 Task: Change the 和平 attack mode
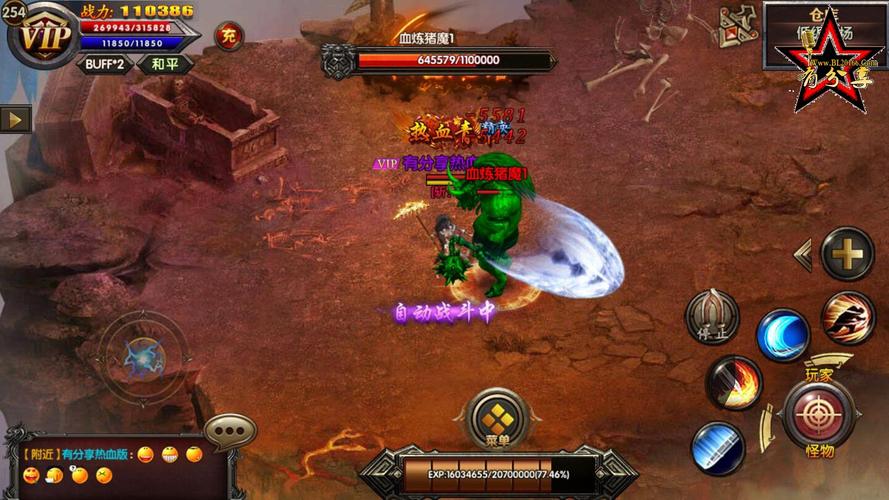click(164, 64)
